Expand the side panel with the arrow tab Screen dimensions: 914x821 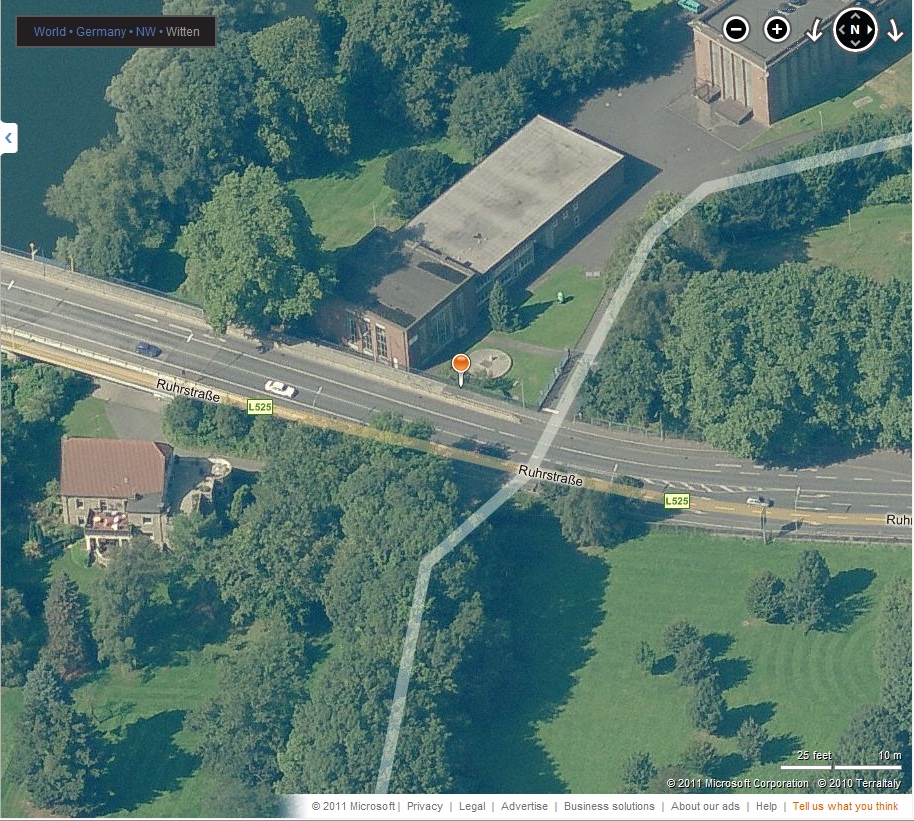coord(9,138)
